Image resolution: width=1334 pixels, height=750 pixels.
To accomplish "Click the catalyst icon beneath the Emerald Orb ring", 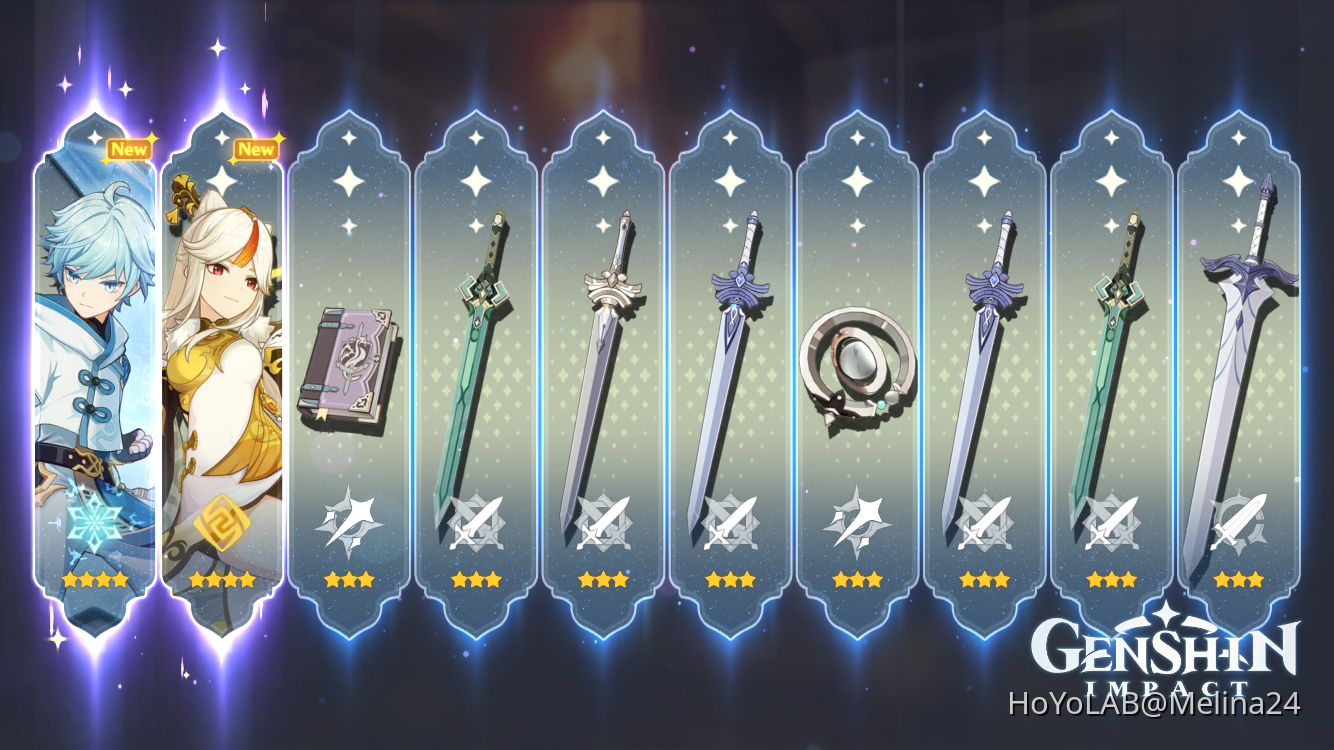I will tap(860, 522).
